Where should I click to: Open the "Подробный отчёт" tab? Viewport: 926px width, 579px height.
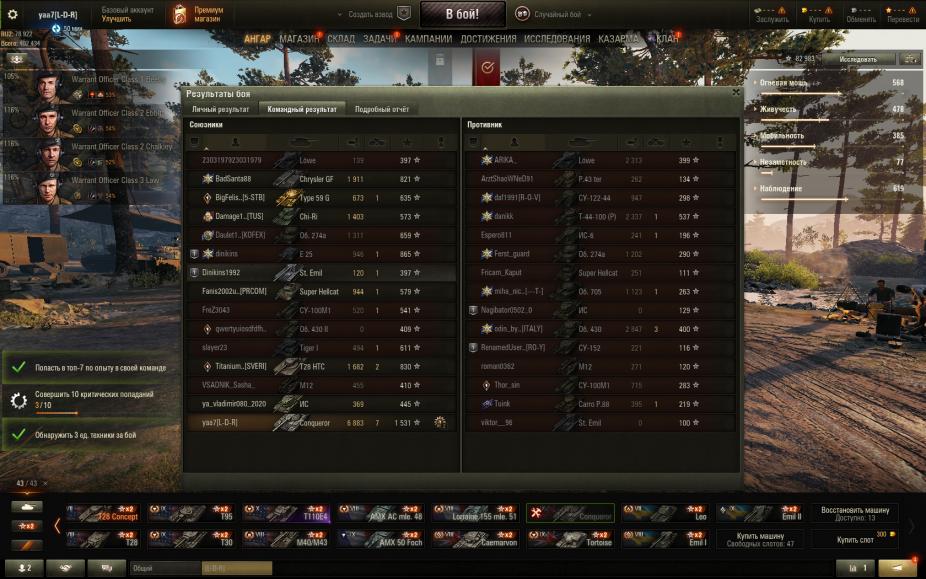click(x=382, y=109)
